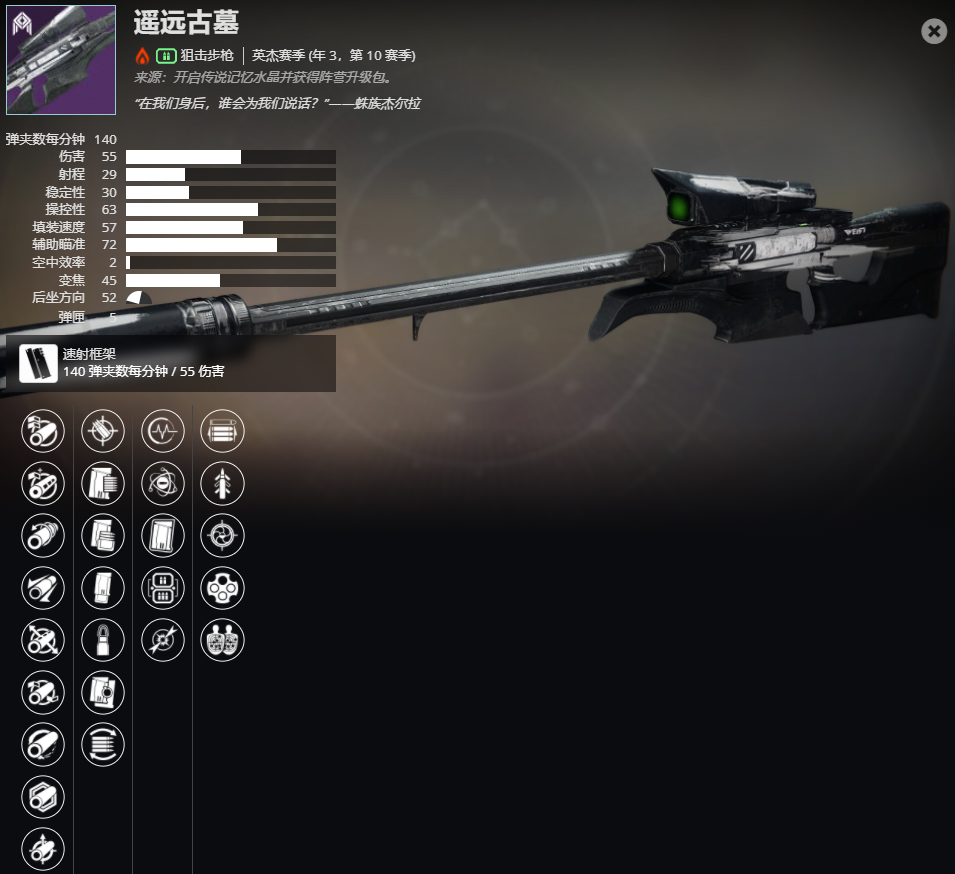Screen dimensions: 955x874
Task: Select the revolver cylinder trait icon
Action: (x=222, y=588)
